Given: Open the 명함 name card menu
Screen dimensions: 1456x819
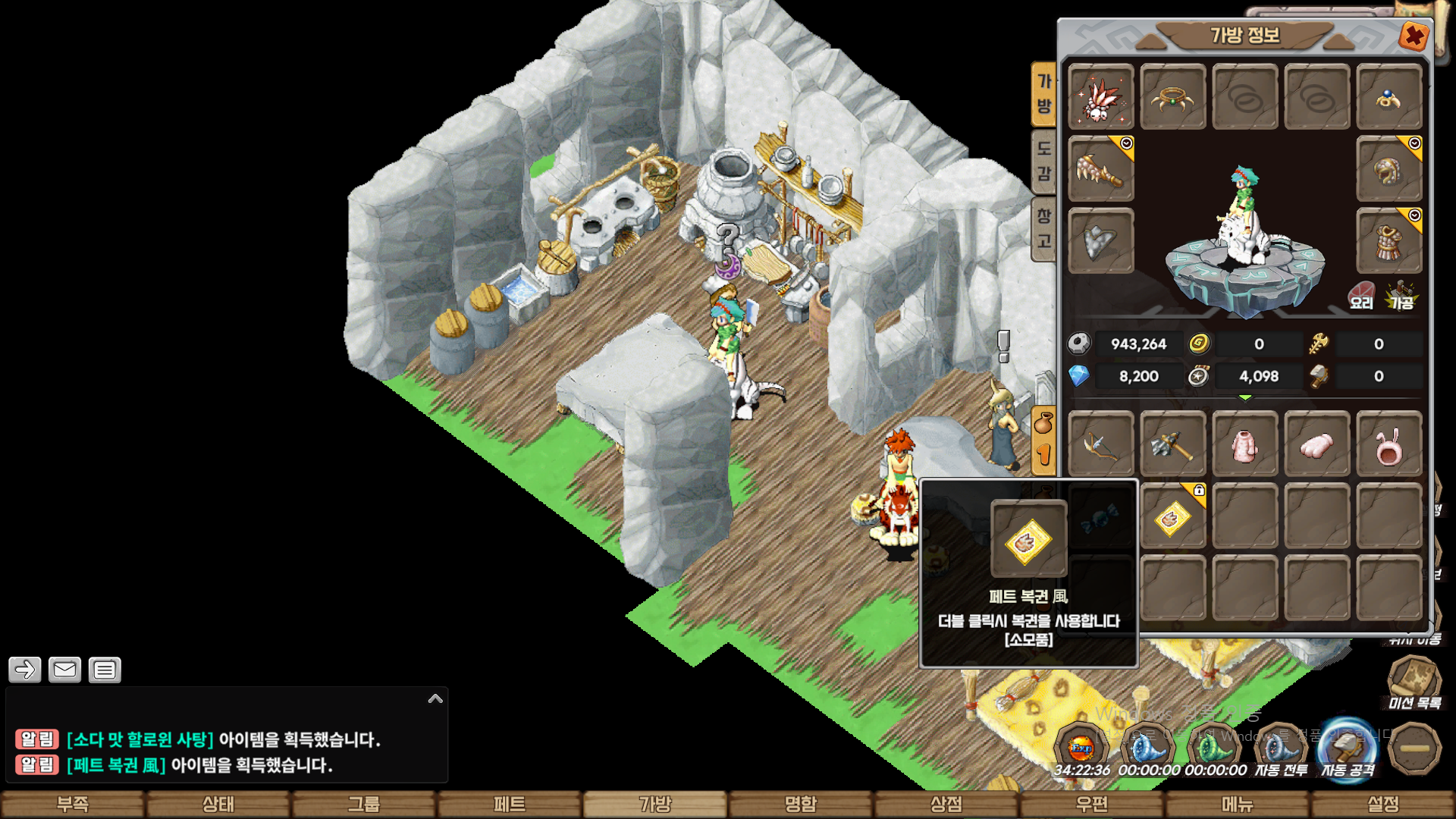Looking at the screenshot, I should (x=801, y=804).
